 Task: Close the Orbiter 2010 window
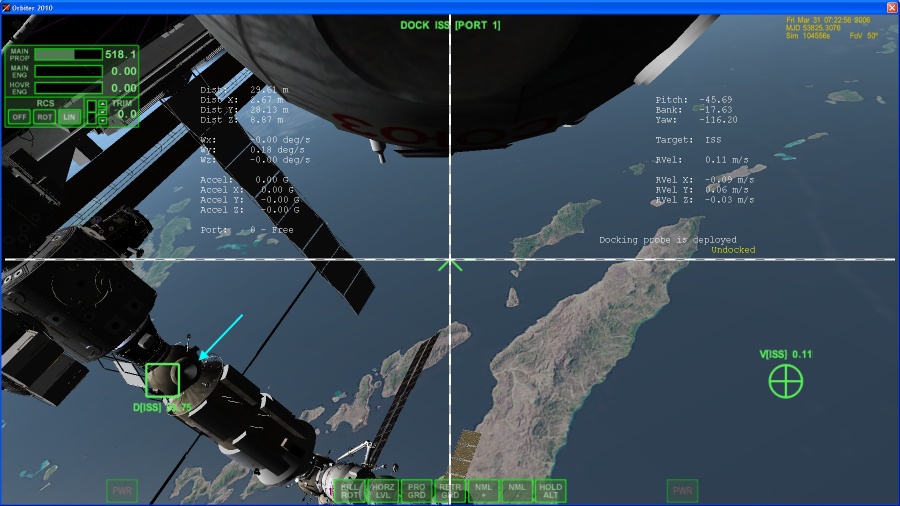891,7
